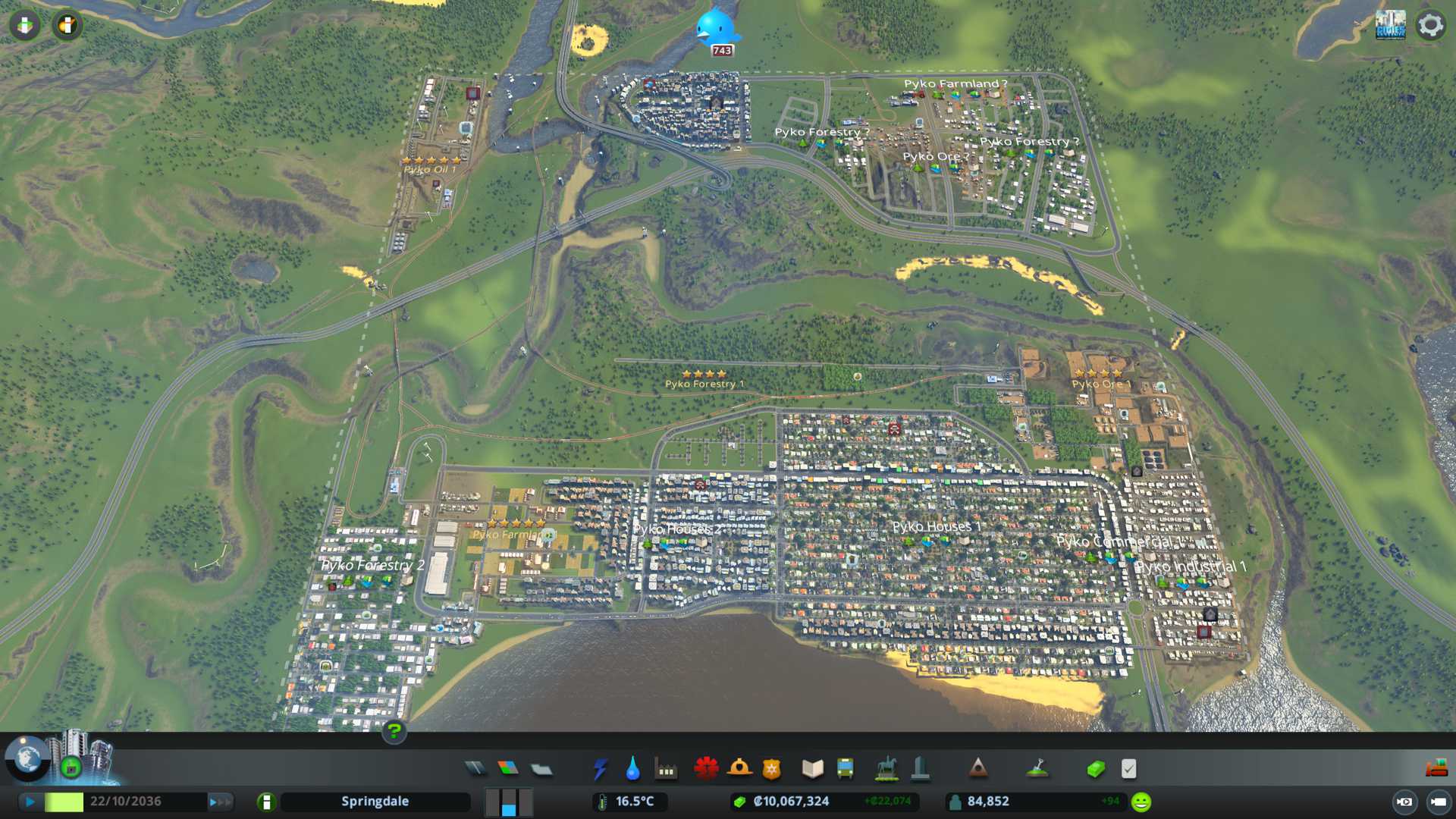Open the Roads build menu
The width and height of the screenshot is (1456, 819).
point(475,769)
